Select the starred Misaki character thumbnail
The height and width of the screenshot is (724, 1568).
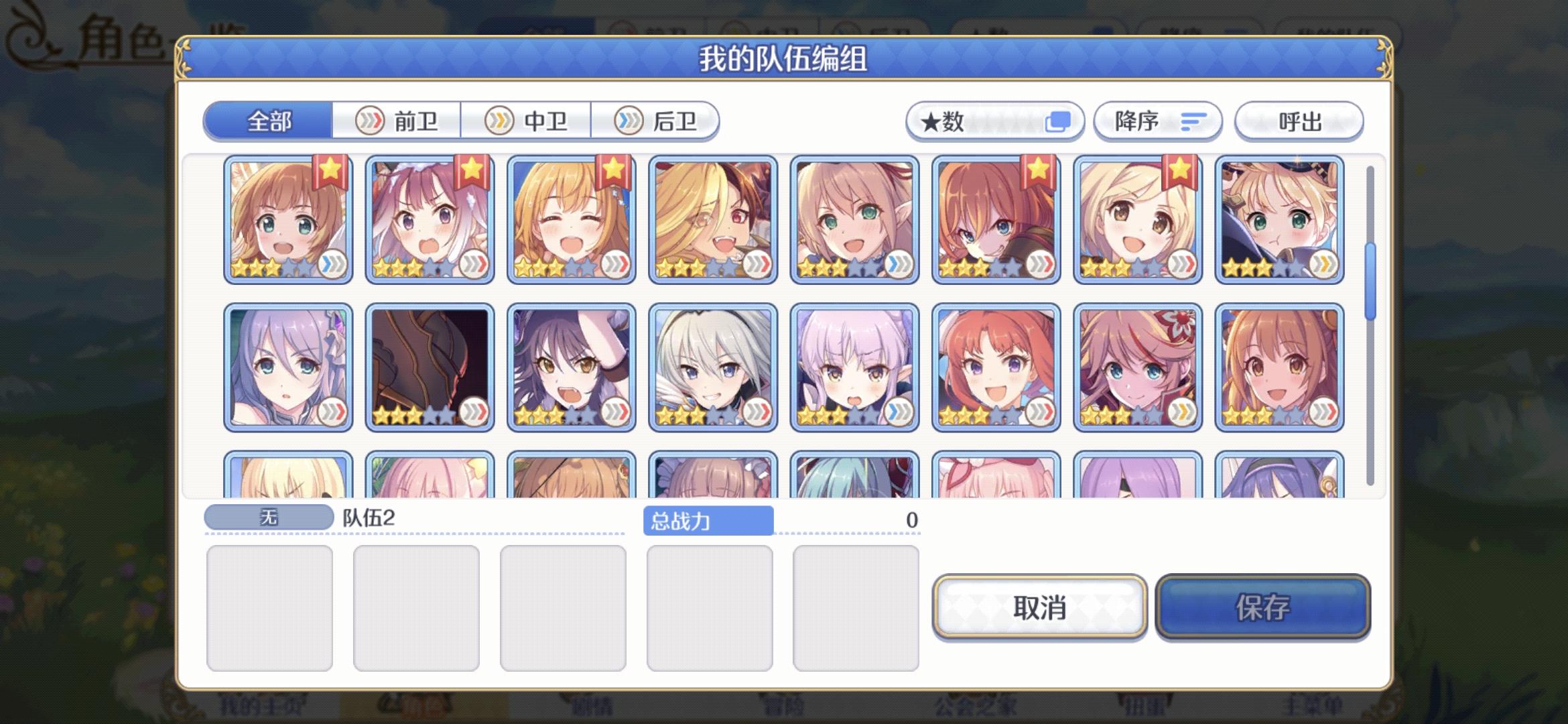[x=1139, y=221]
